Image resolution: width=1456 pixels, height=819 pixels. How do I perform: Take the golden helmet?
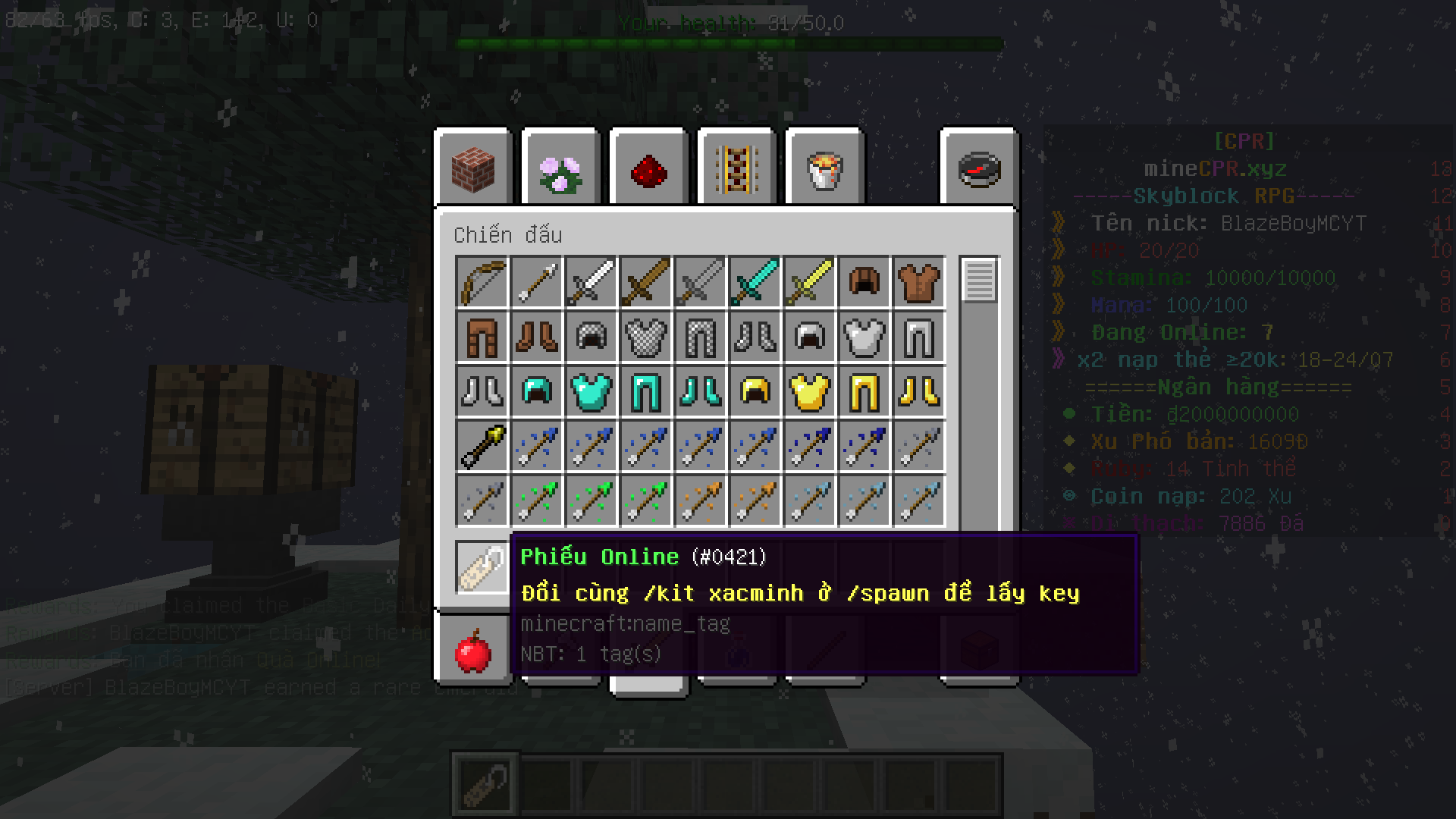click(755, 391)
